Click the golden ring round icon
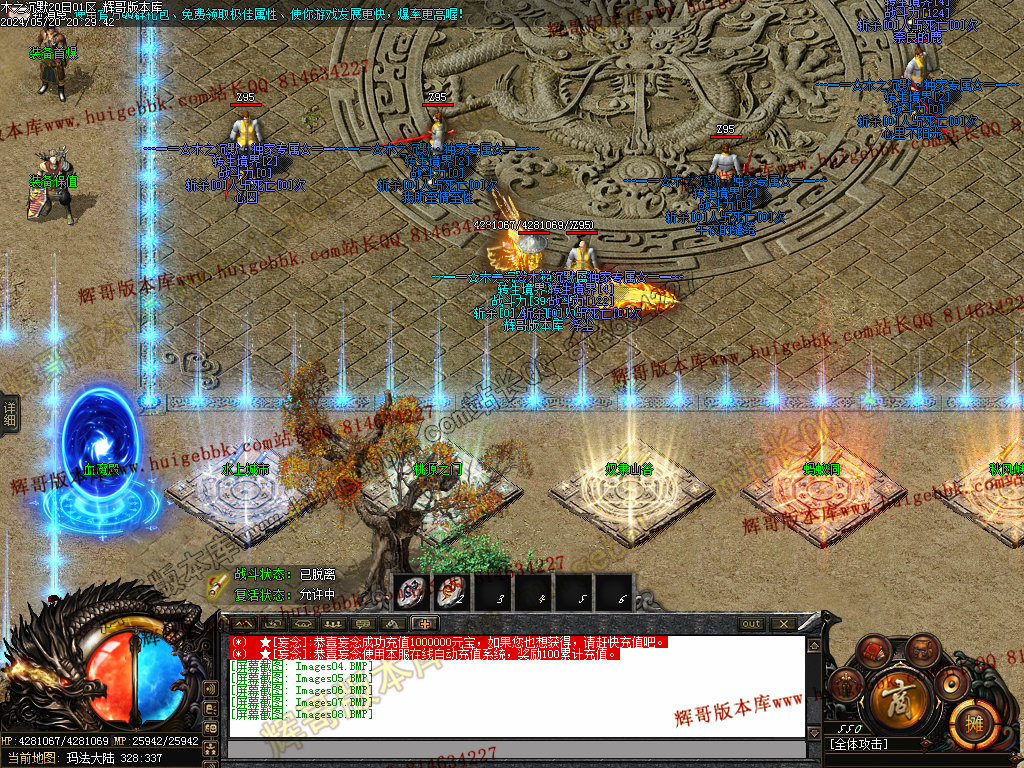The height and width of the screenshot is (768, 1024). 953,683
